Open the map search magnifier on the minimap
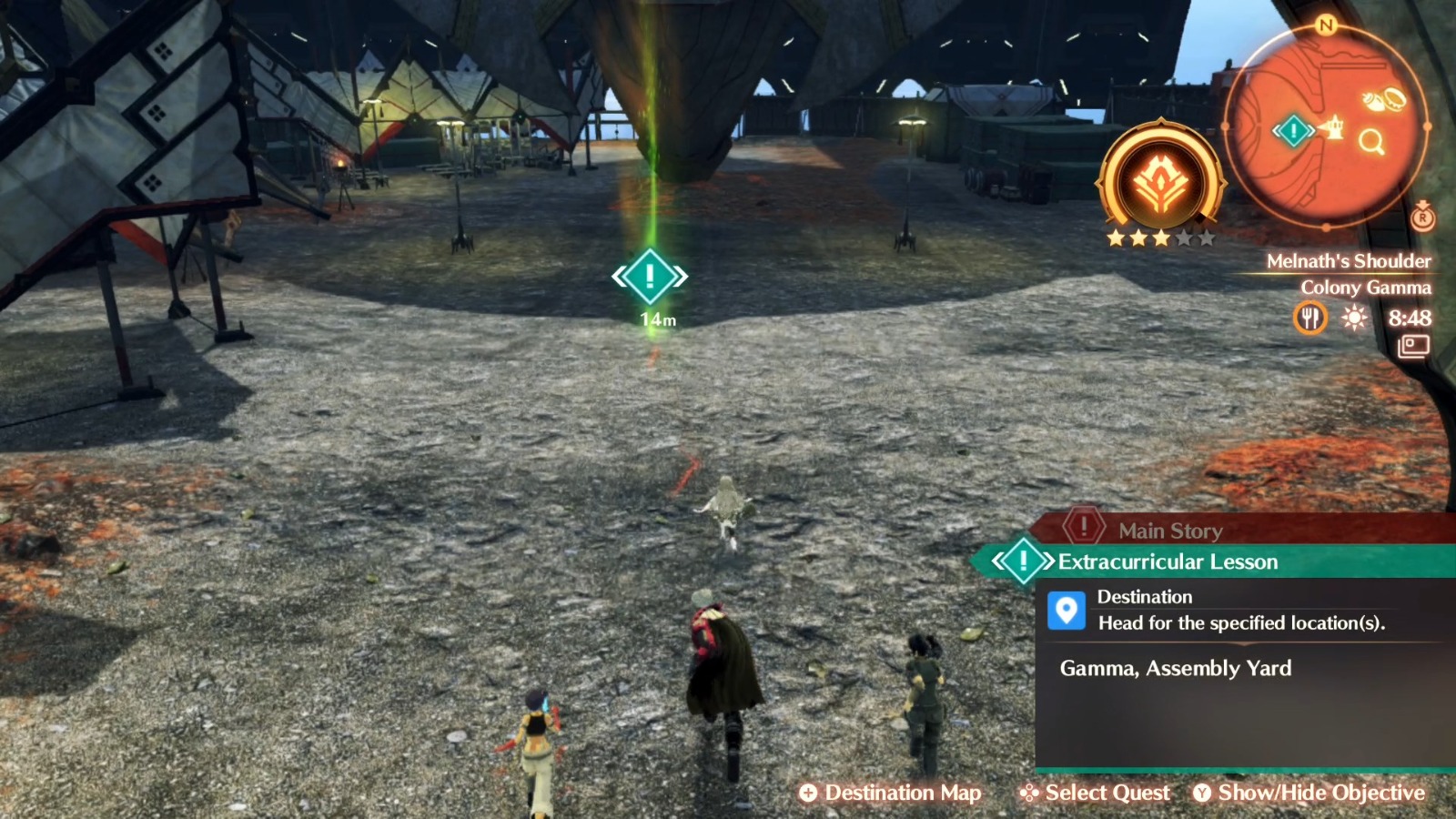The height and width of the screenshot is (819, 1456). pyautogui.click(x=1371, y=141)
